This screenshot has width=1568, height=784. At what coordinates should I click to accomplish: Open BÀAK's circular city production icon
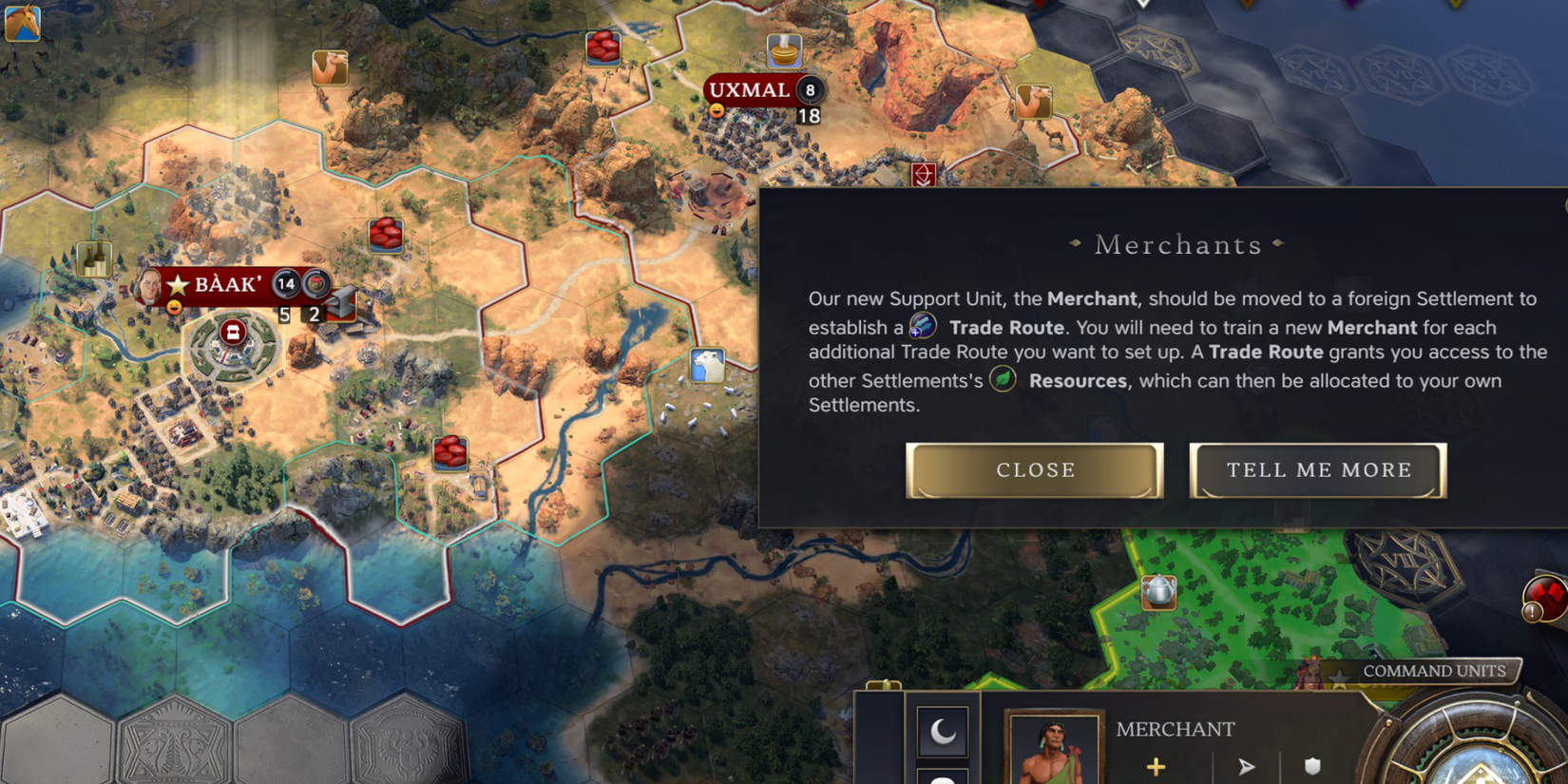click(x=233, y=332)
